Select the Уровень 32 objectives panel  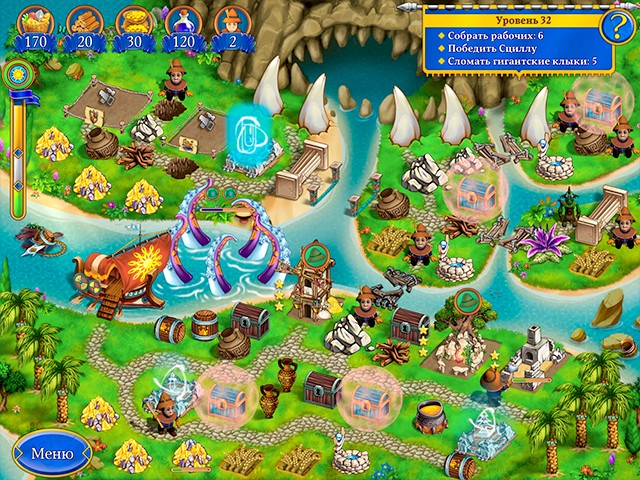click(x=508, y=42)
